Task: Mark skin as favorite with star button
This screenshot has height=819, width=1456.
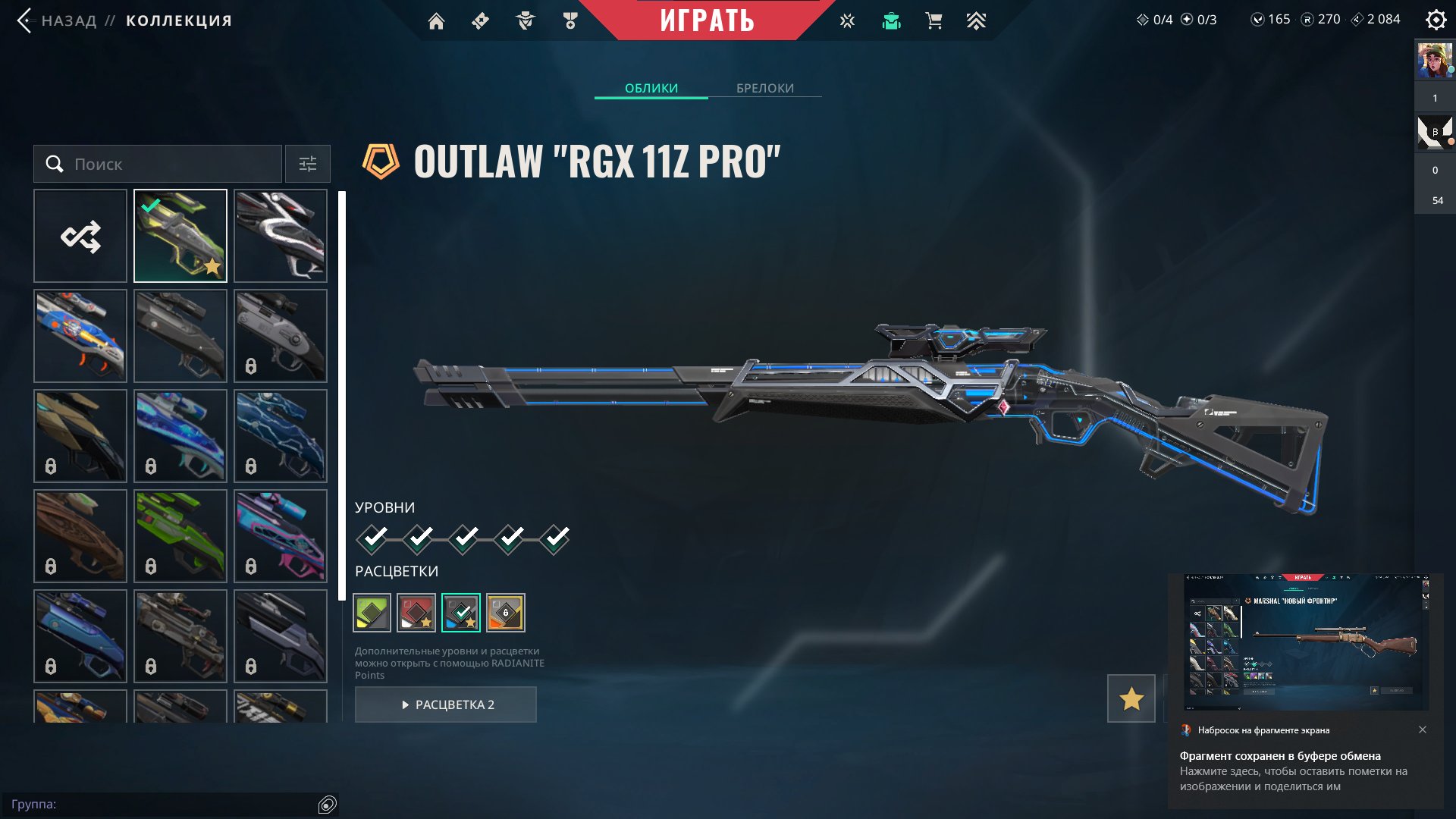Action: (1131, 698)
